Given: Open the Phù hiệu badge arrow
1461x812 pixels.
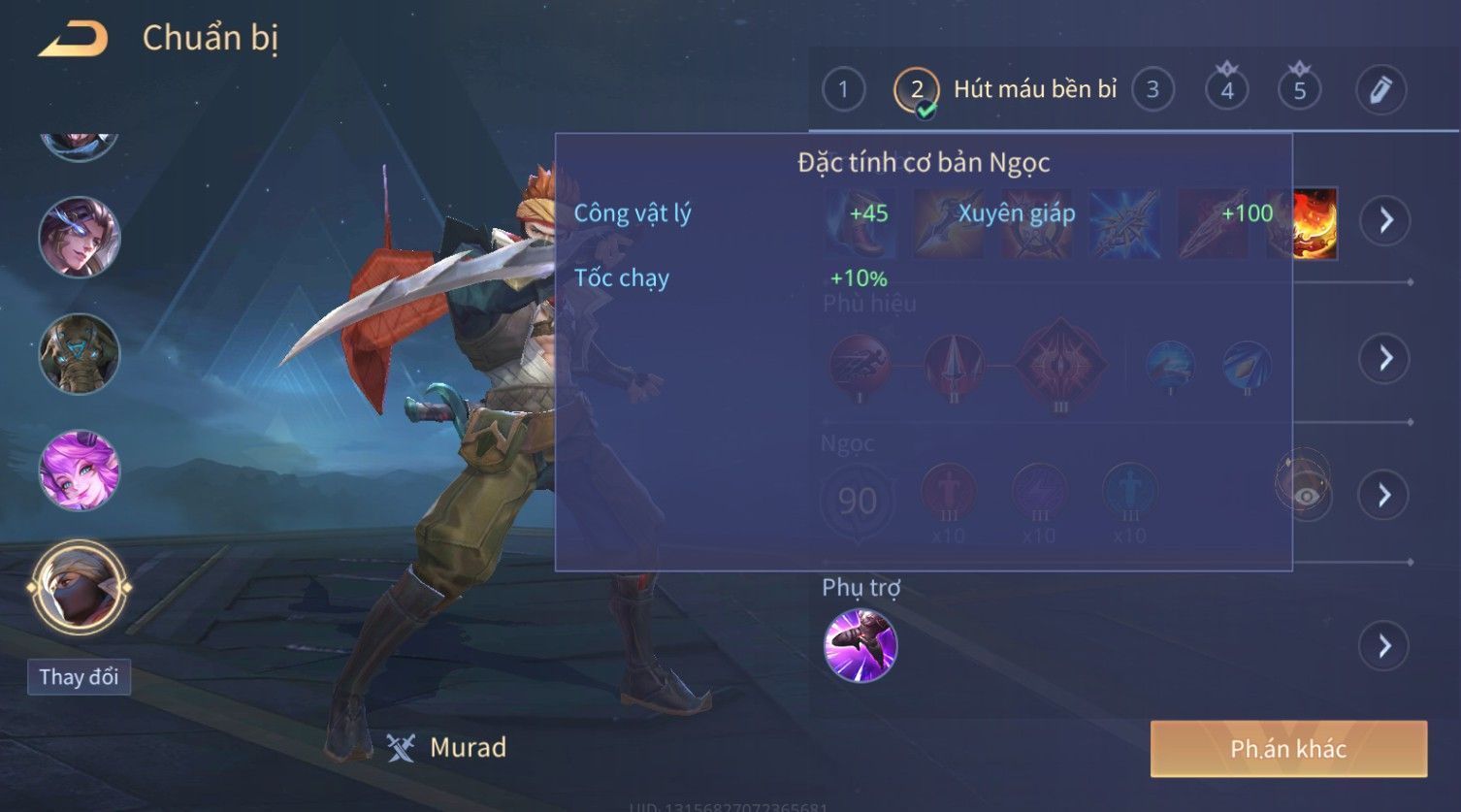Looking at the screenshot, I should tap(1384, 359).
